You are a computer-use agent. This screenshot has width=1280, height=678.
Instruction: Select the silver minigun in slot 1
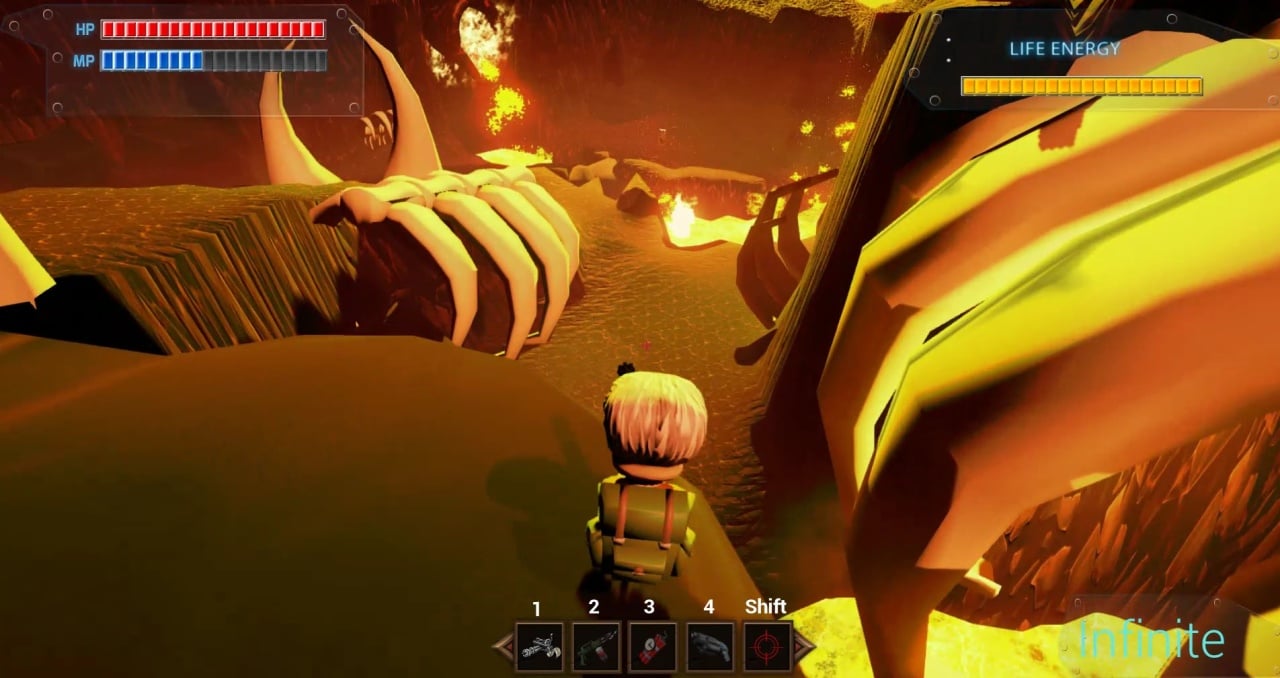[539, 647]
